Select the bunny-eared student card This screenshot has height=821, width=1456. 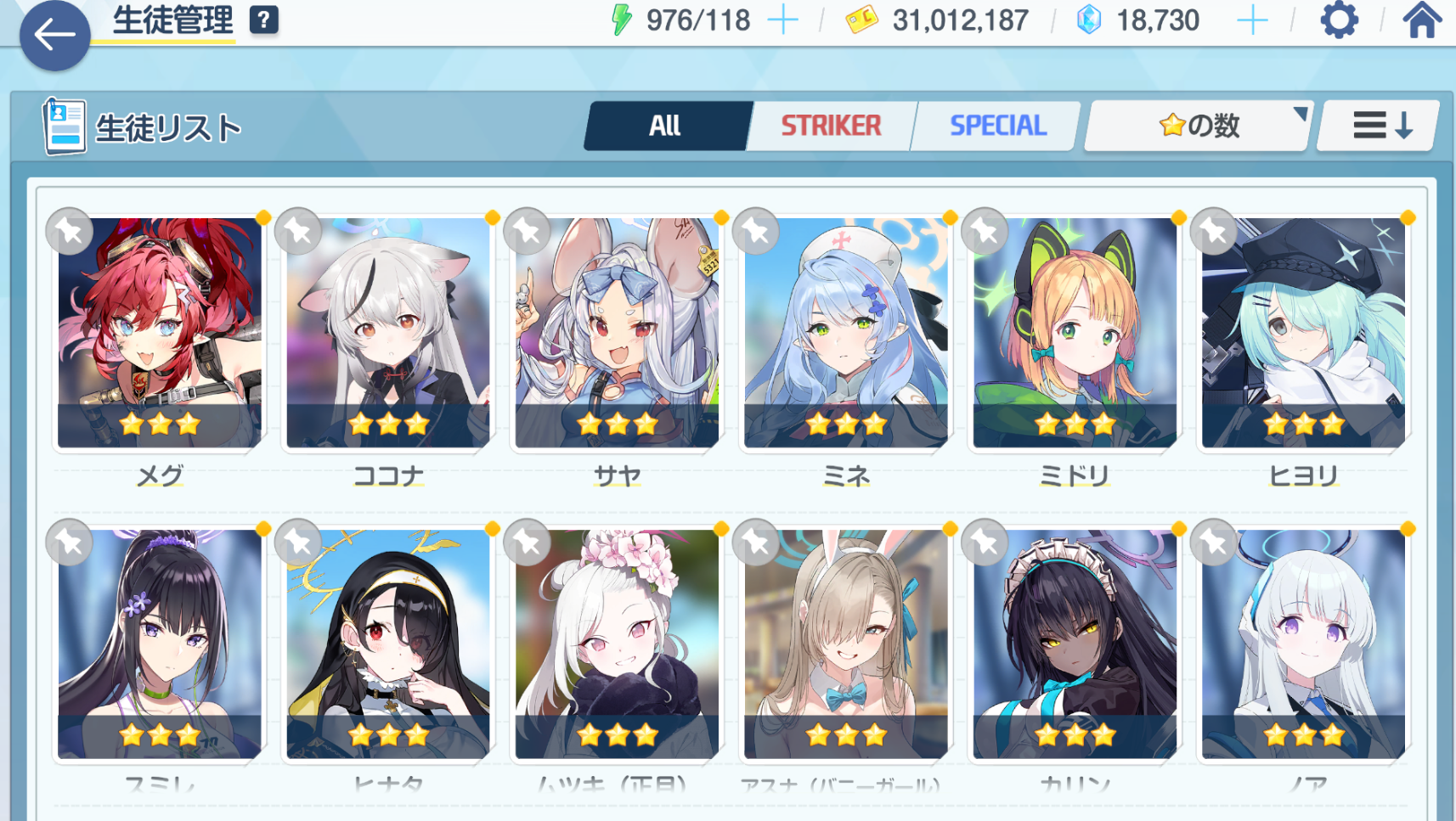pyautogui.click(x=846, y=644)
